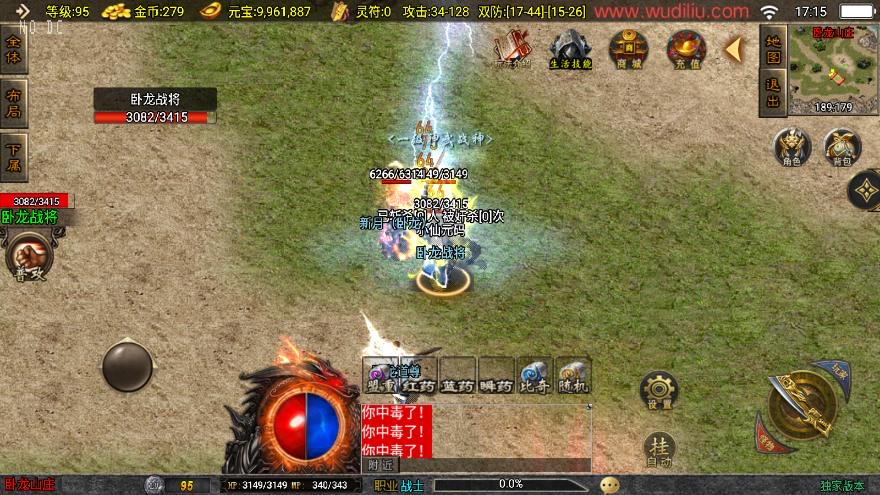Collapse the top icon row with the arrow

(x=733, y=49)
